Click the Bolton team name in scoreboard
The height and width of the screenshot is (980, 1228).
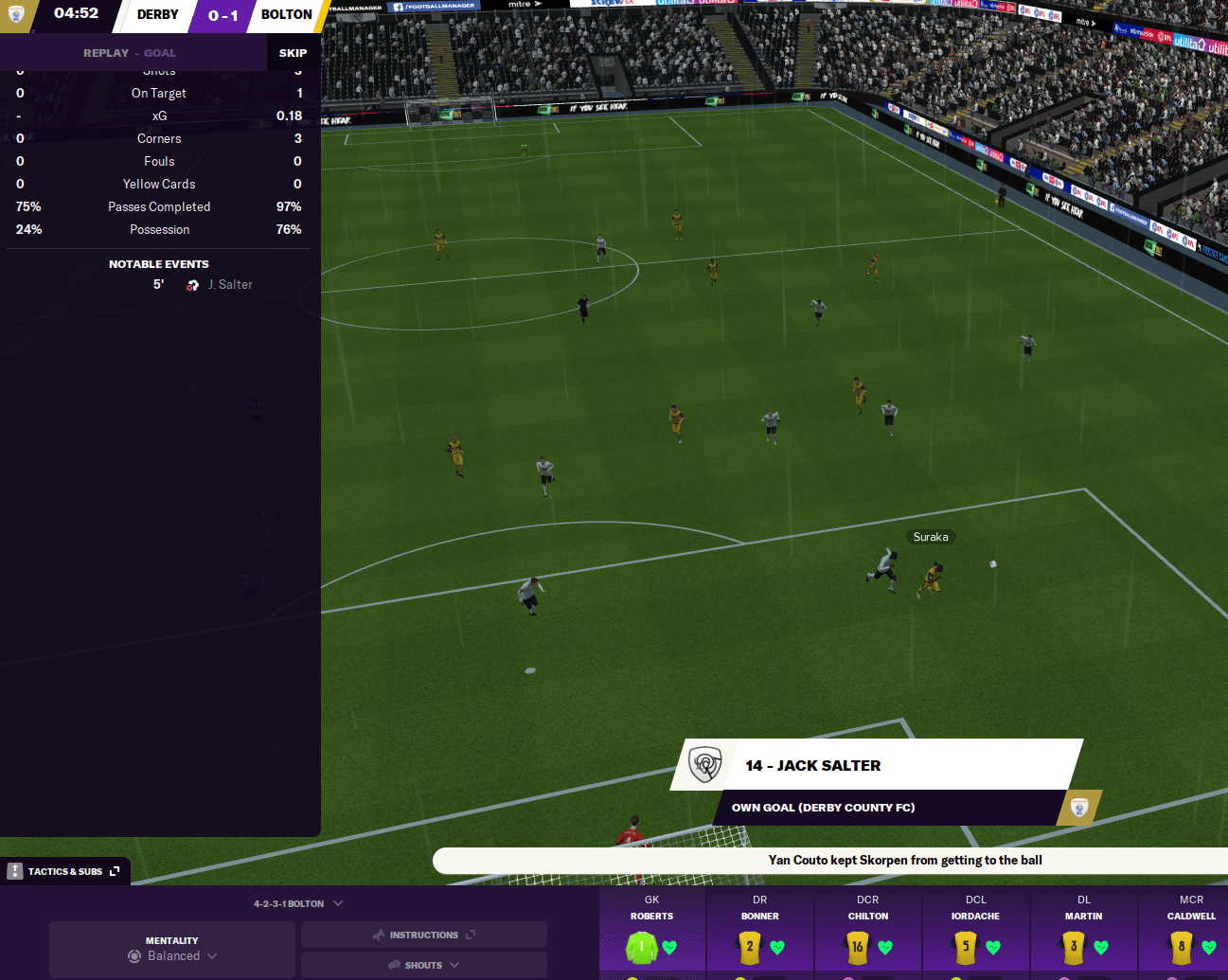pyautogui.click(x=286, y=15)
